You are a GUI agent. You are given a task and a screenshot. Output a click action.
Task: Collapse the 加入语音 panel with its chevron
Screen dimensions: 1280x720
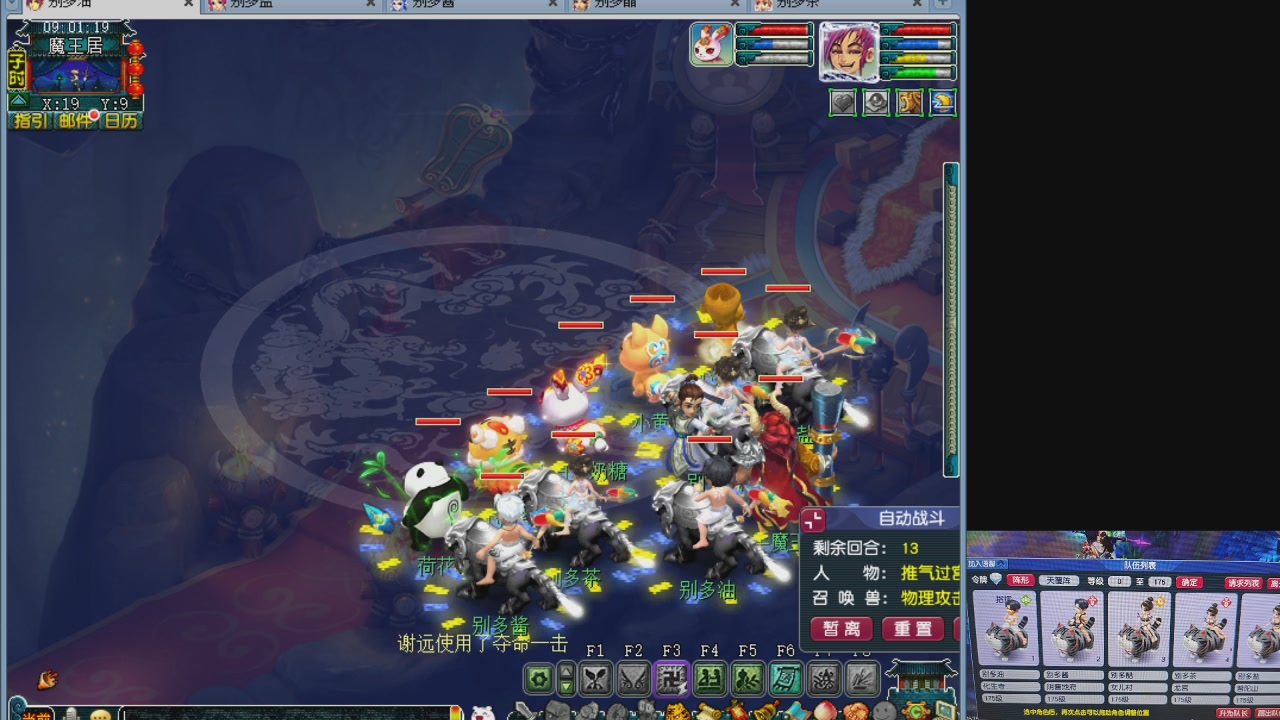click(1001, 564)
